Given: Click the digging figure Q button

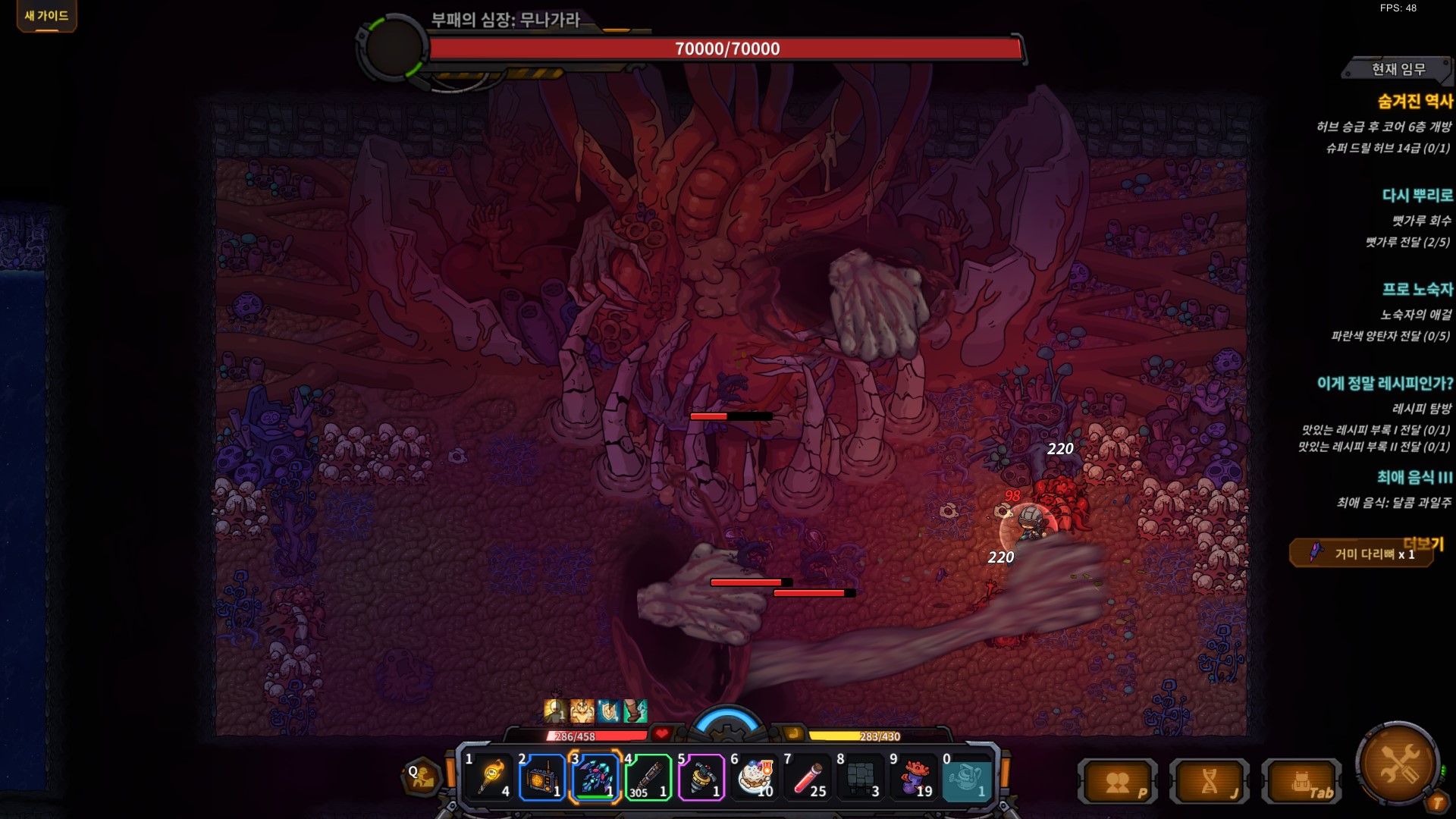Looking at the screenshot, I should click(x=422, y=777).
